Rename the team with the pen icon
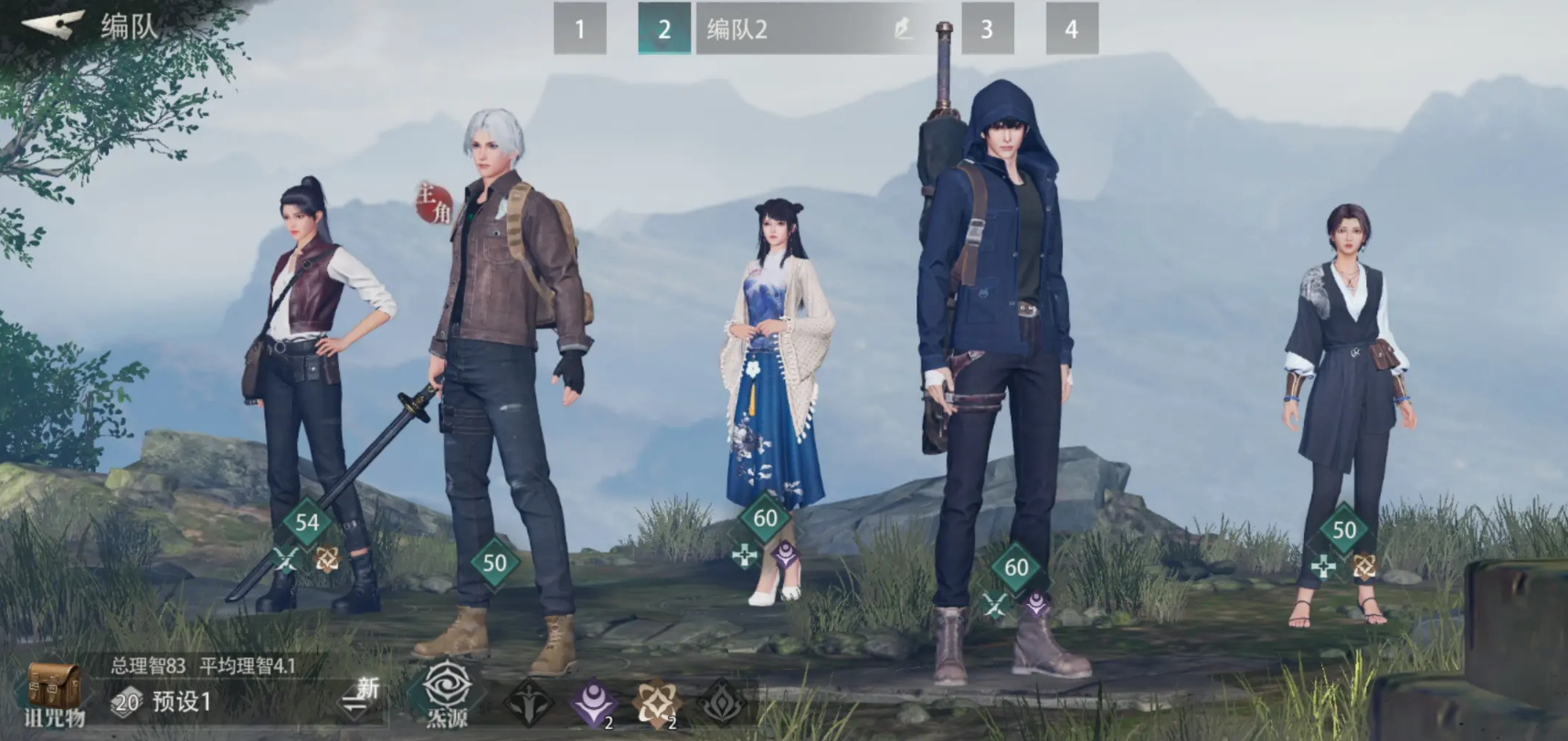The image size is (1568, 741). (903, 29)
